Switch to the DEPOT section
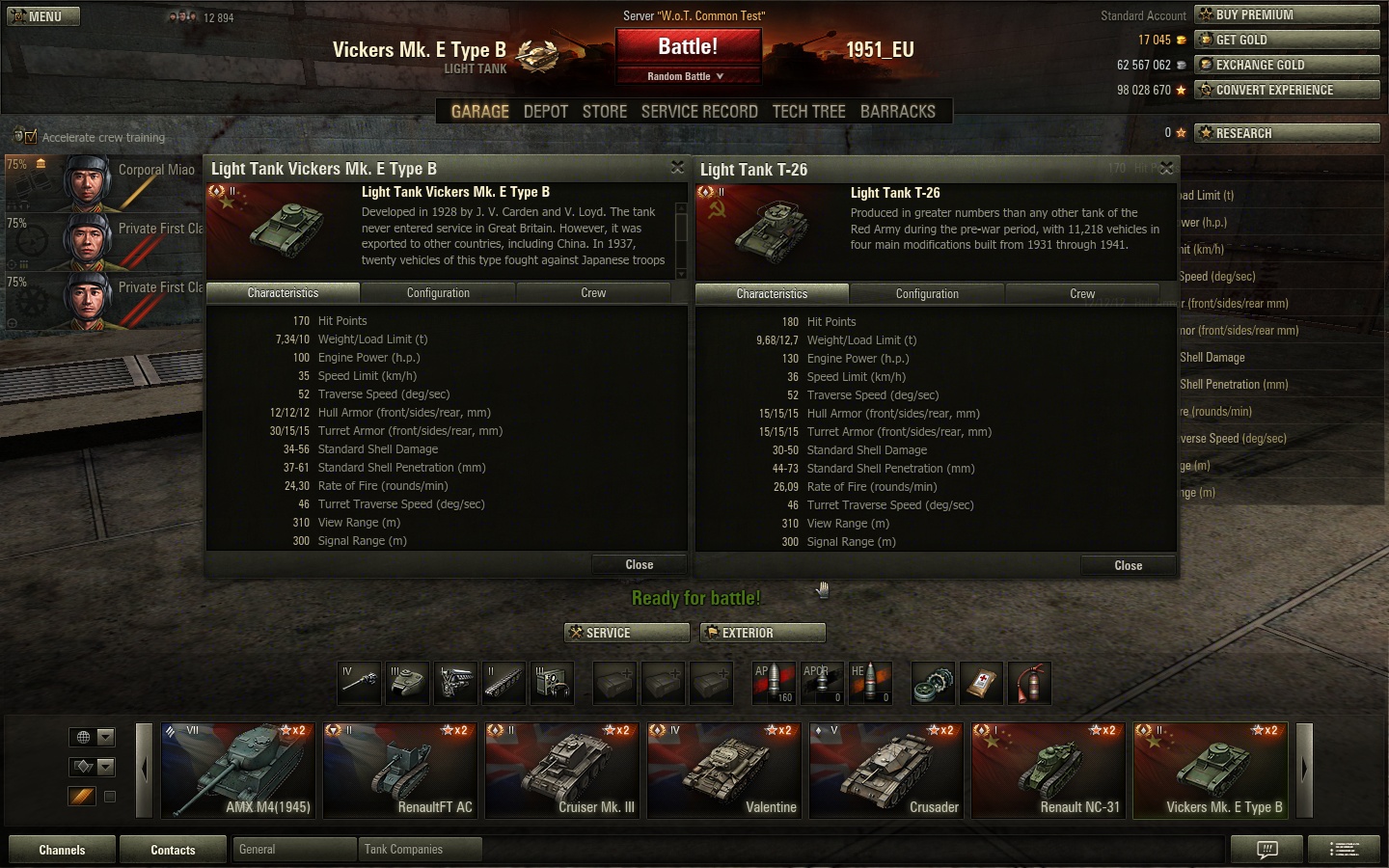The height and width of the screenshot is (868, 1389). pos(545,112)
